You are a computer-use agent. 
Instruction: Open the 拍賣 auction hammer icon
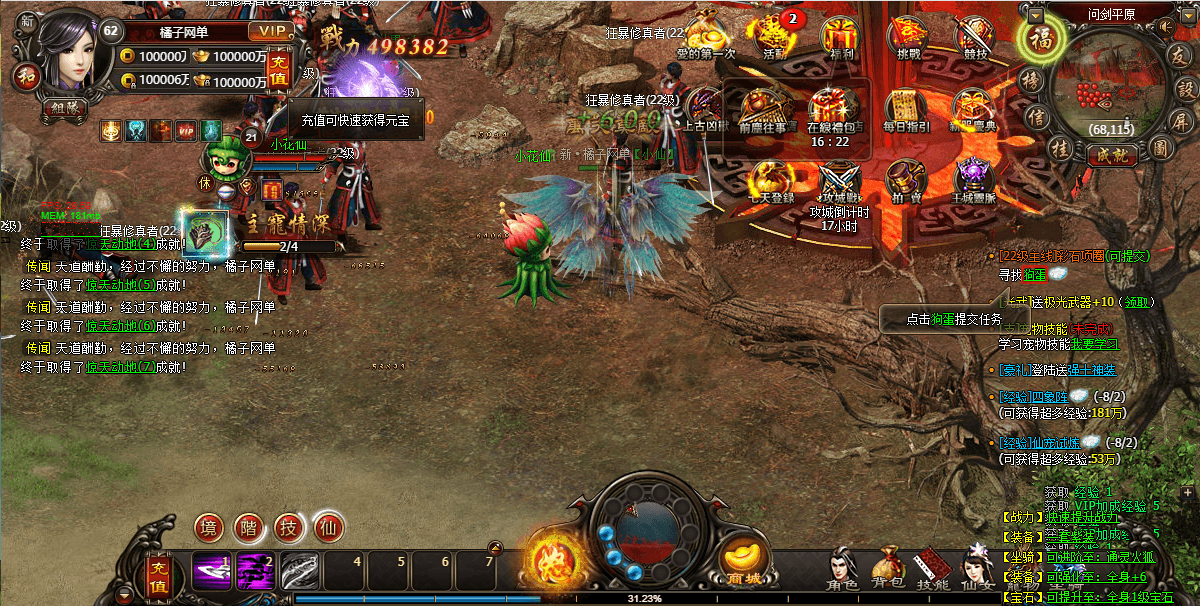tap(906, 182)
